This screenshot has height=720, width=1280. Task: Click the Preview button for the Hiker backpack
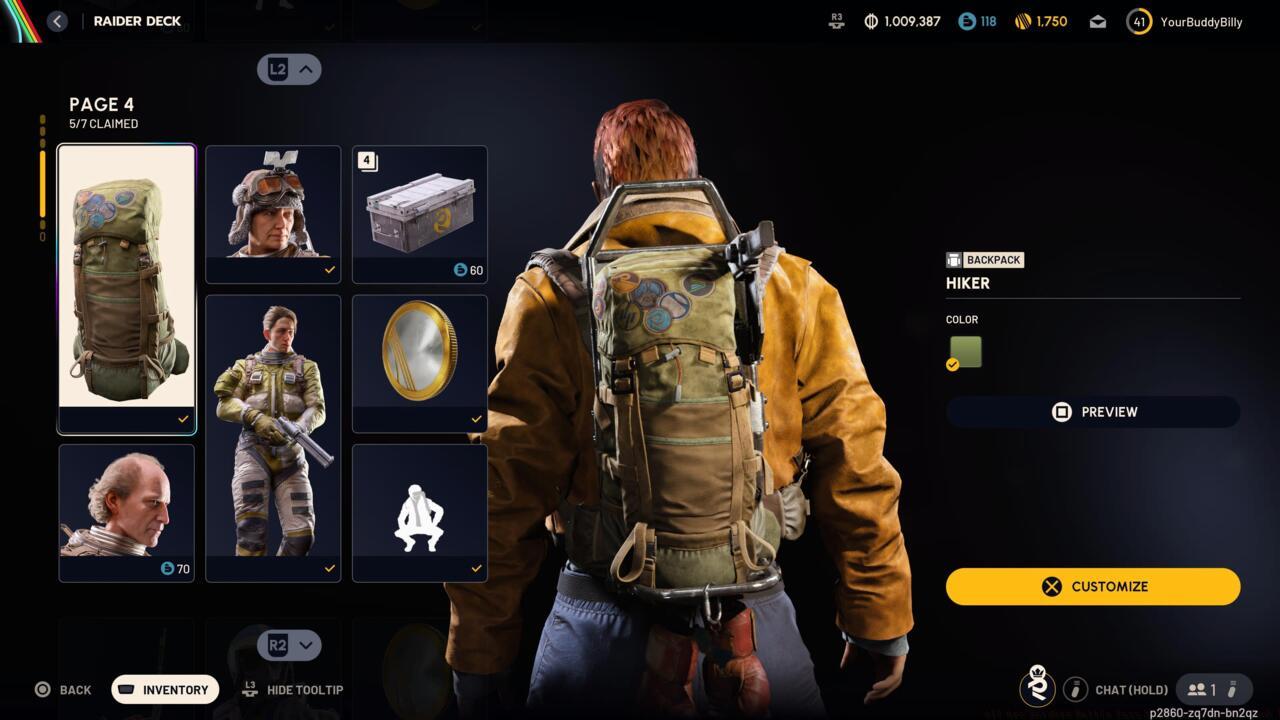click(1092, 411)
